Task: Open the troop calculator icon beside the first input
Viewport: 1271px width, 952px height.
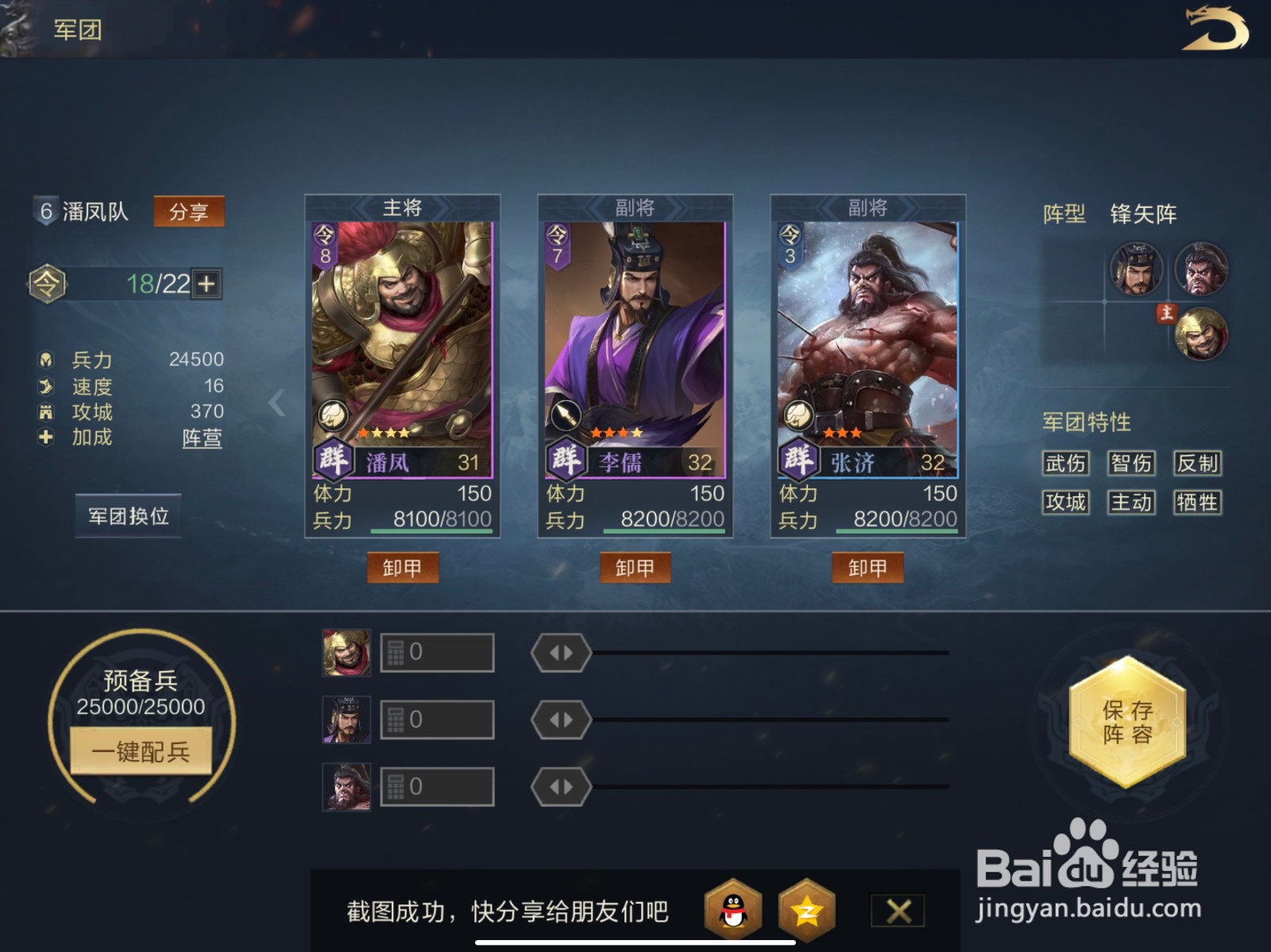Action: (395, 651)
